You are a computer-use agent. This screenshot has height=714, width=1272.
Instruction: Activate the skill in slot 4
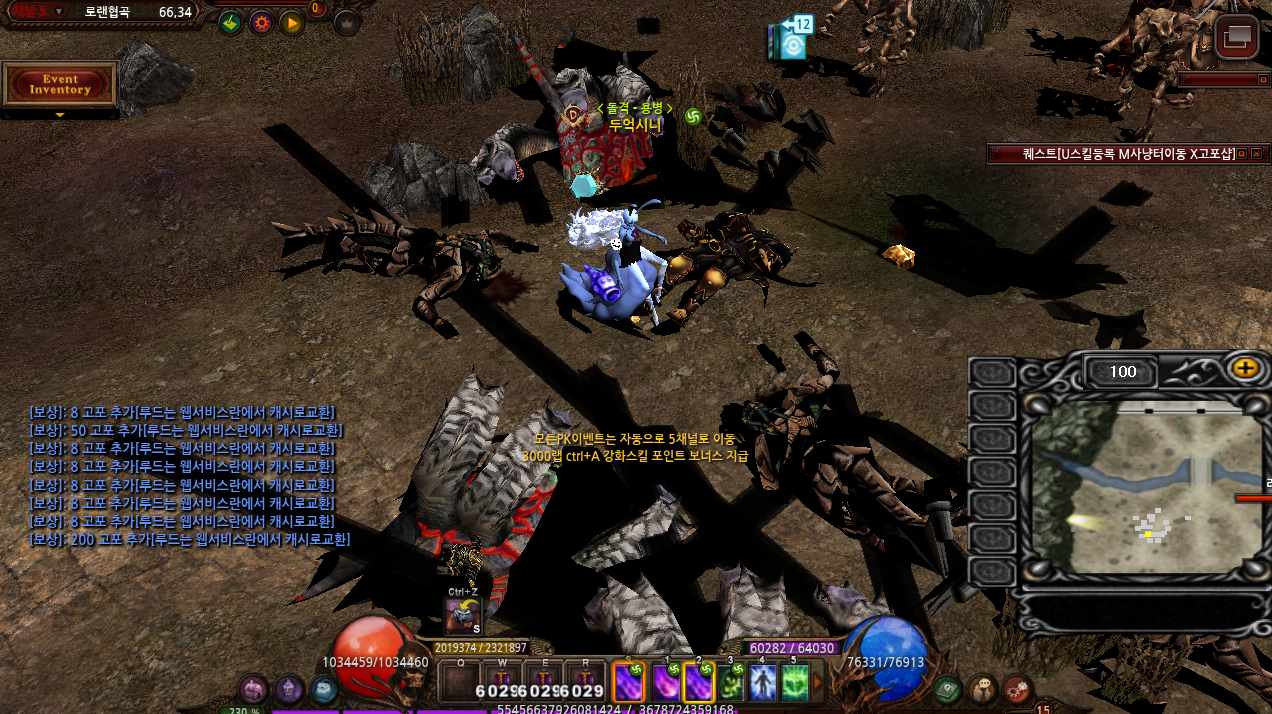[x=763, y=683]
